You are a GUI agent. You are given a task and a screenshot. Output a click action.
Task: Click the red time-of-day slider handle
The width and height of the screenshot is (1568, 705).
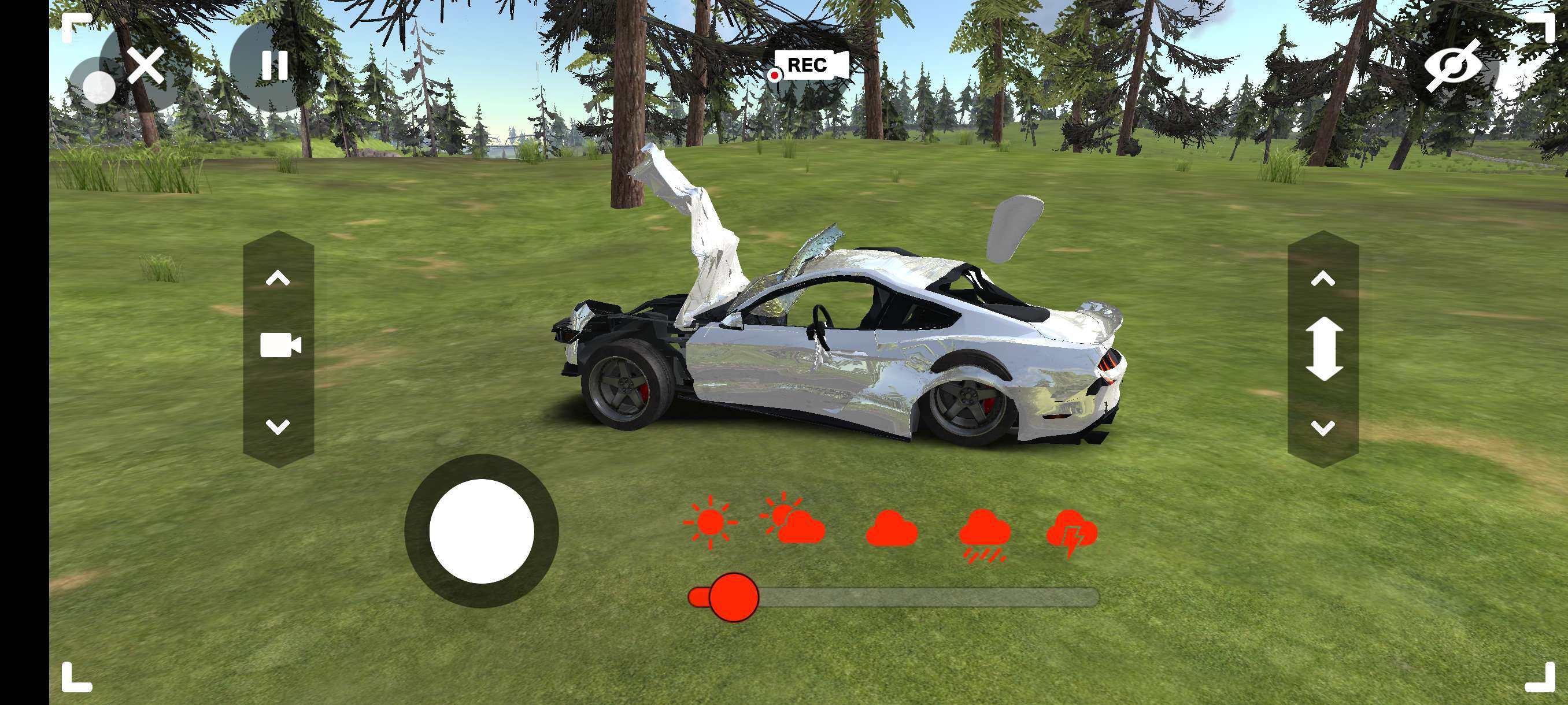pos(734,598)
